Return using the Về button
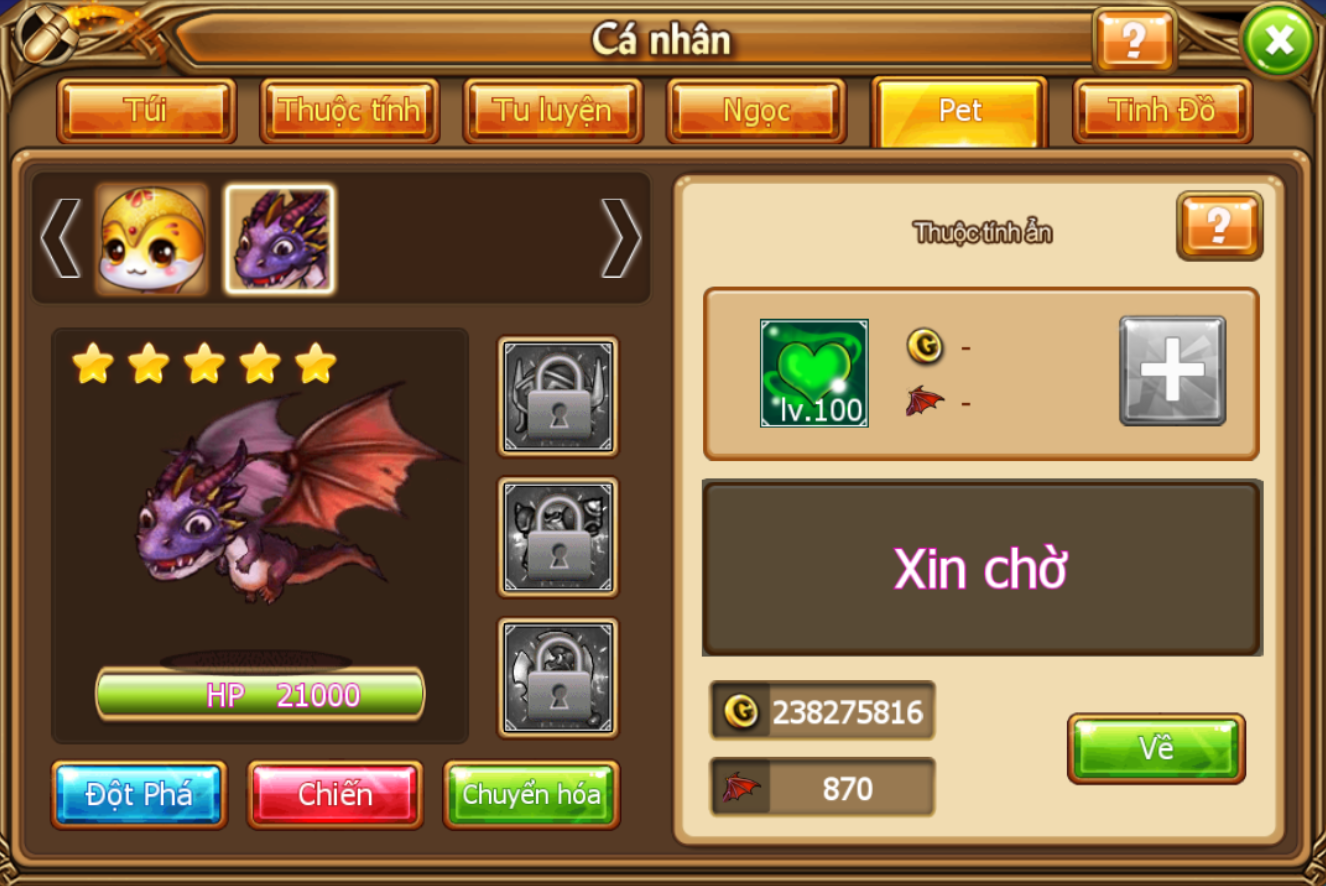 (1156, 748)
